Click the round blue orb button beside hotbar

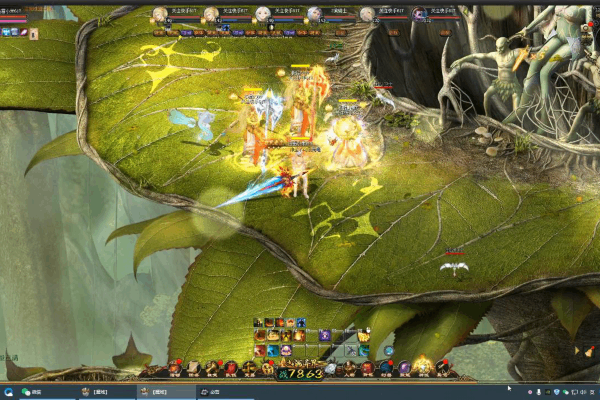click(x=389, y=351)
